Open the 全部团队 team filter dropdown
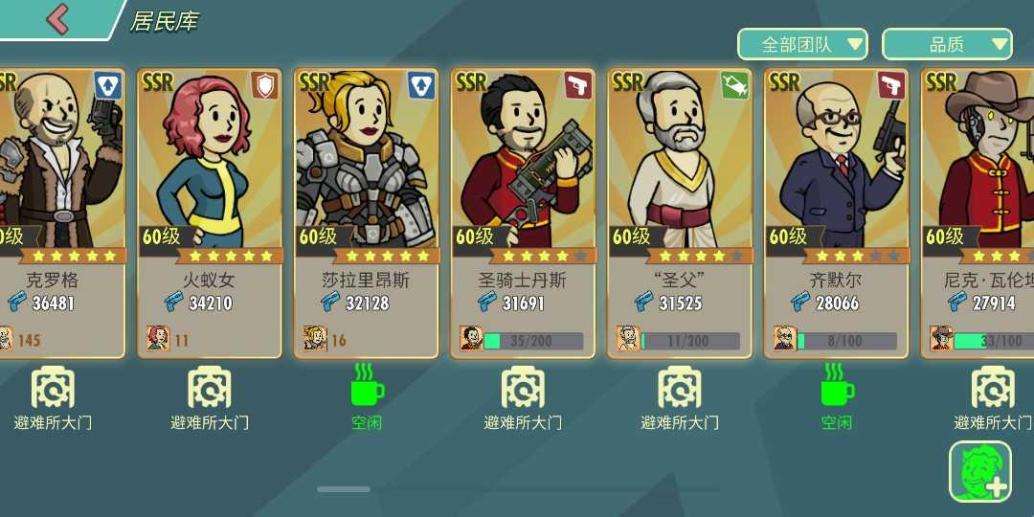1034x517 pixels. tap(802, 44)
